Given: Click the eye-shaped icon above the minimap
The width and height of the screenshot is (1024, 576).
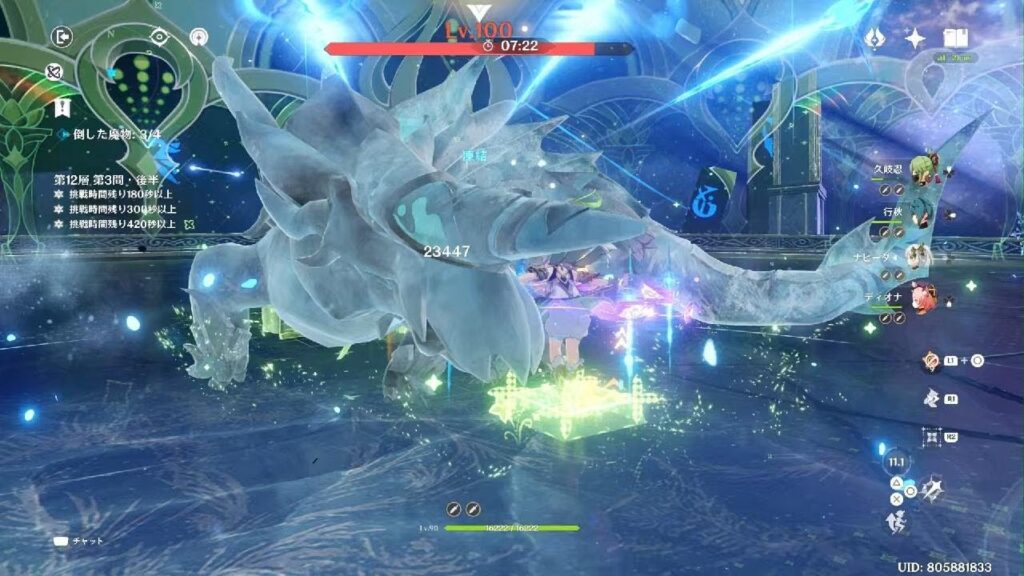Looking at the screenshot, I should tap(159, 37).
